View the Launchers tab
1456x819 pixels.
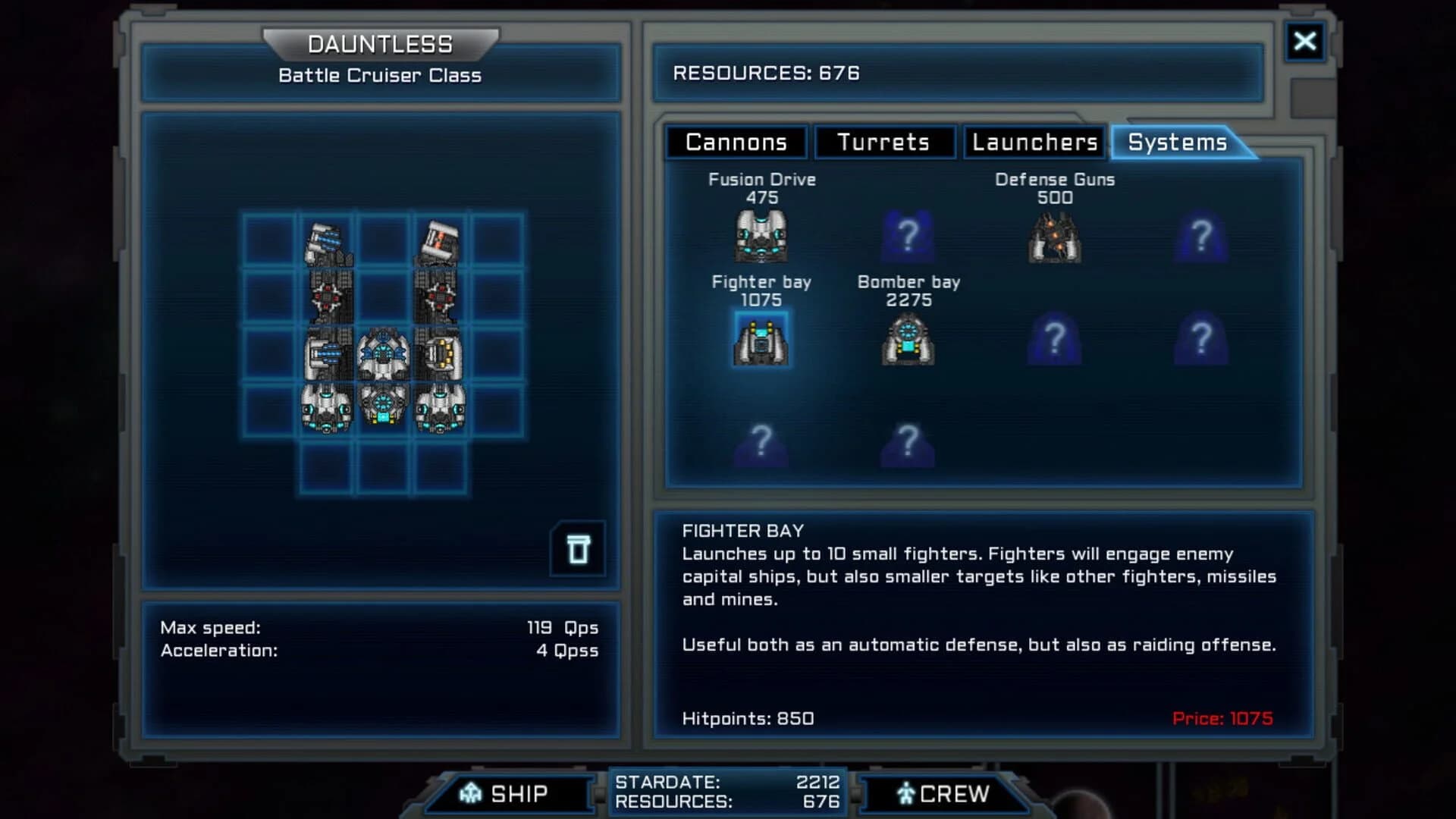tap(1033, 142)
